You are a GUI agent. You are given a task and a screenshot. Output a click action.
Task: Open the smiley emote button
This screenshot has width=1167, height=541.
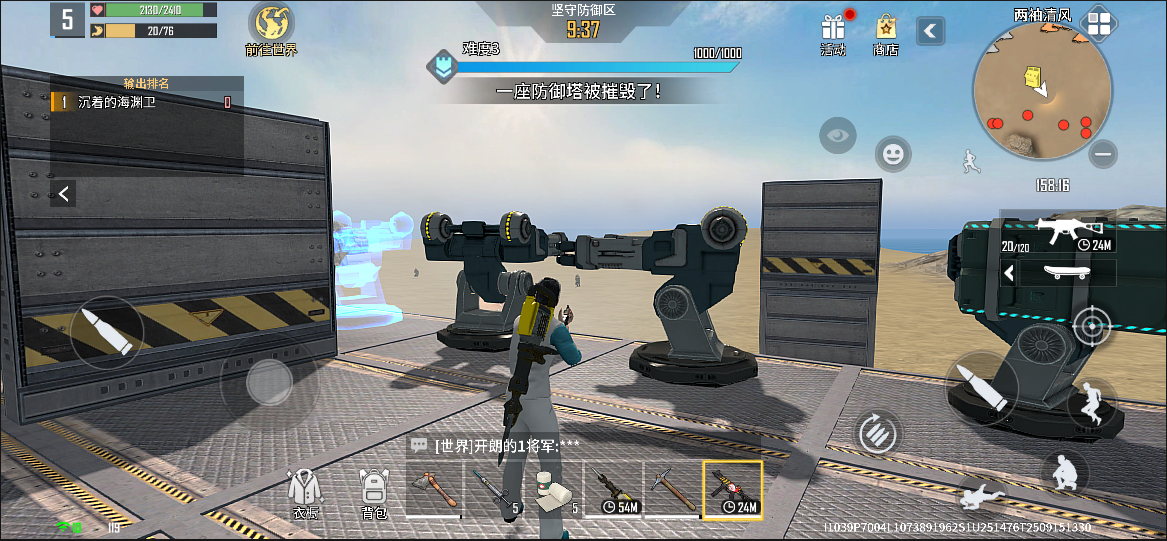click(x=893, y=154)
